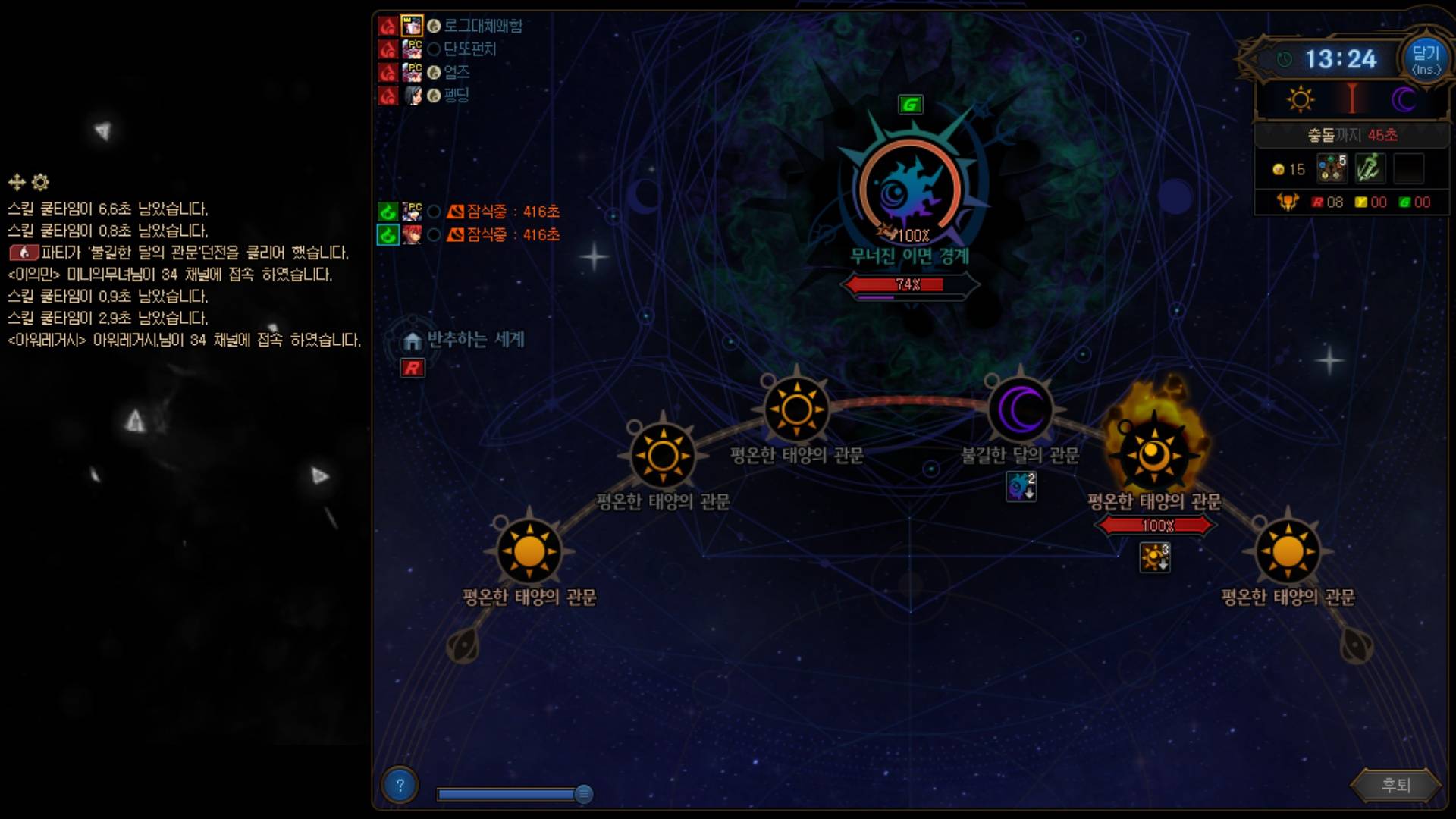Select the flaming 평온한 태양의 관문 gate
This screenshot has height=819, width=1456.
coord(1153,455)
